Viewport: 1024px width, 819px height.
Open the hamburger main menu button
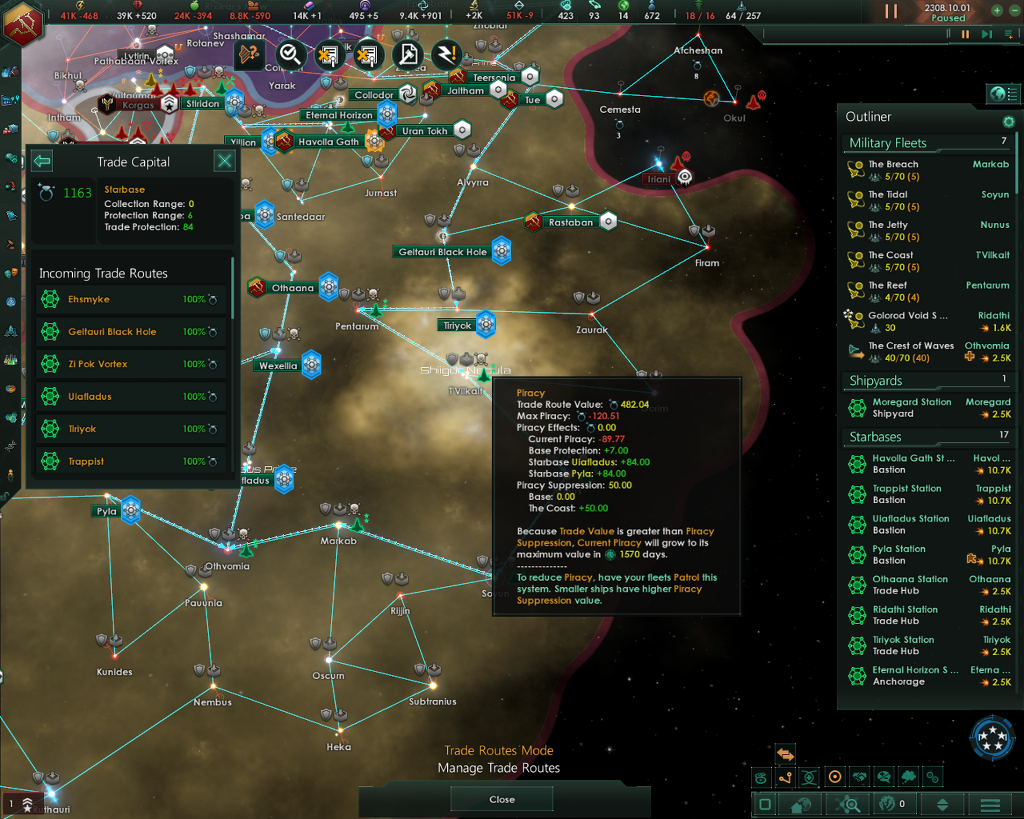tap(990, 805)
